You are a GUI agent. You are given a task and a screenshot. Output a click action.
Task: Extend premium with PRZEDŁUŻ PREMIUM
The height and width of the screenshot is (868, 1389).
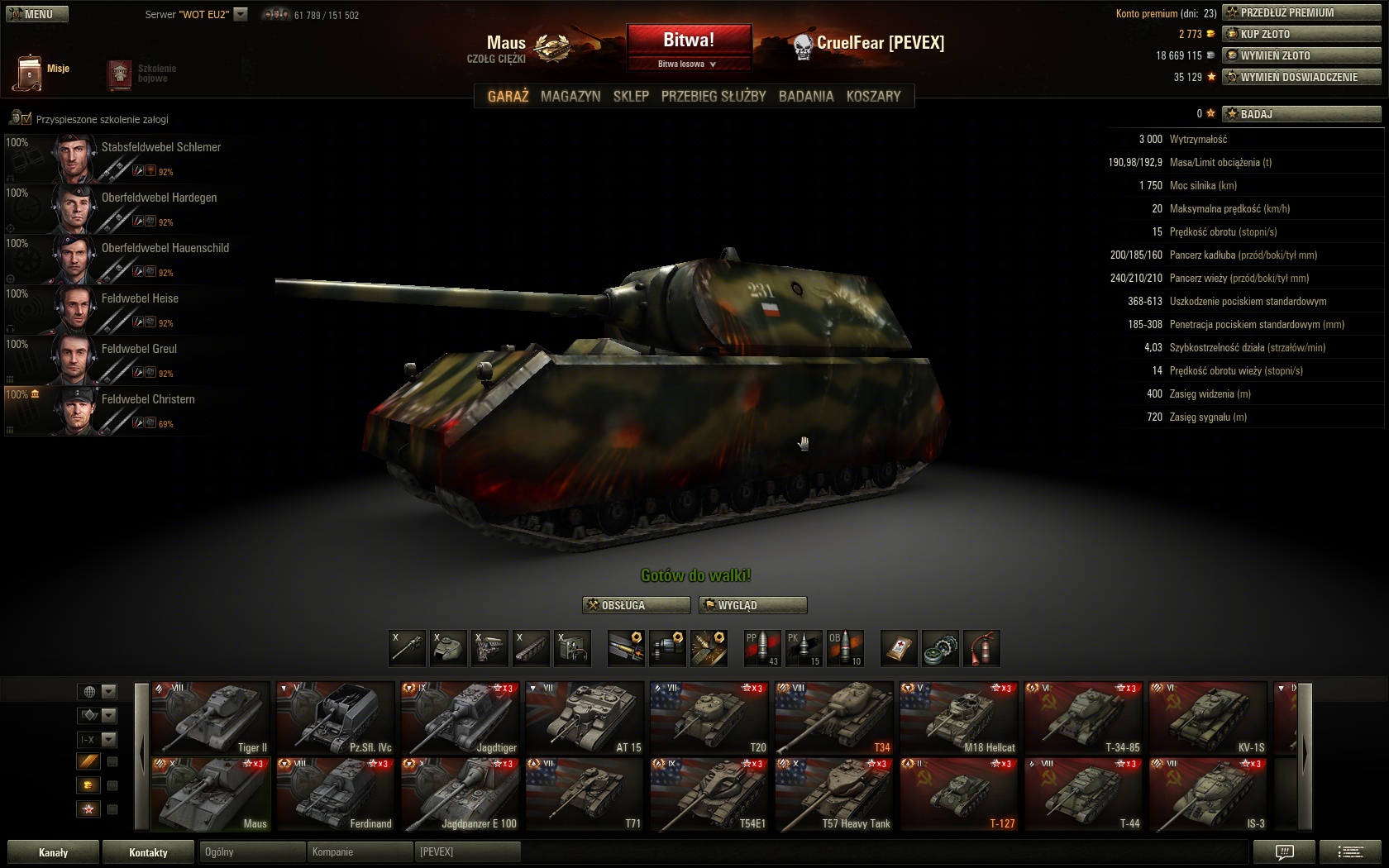coord(1301,12)
